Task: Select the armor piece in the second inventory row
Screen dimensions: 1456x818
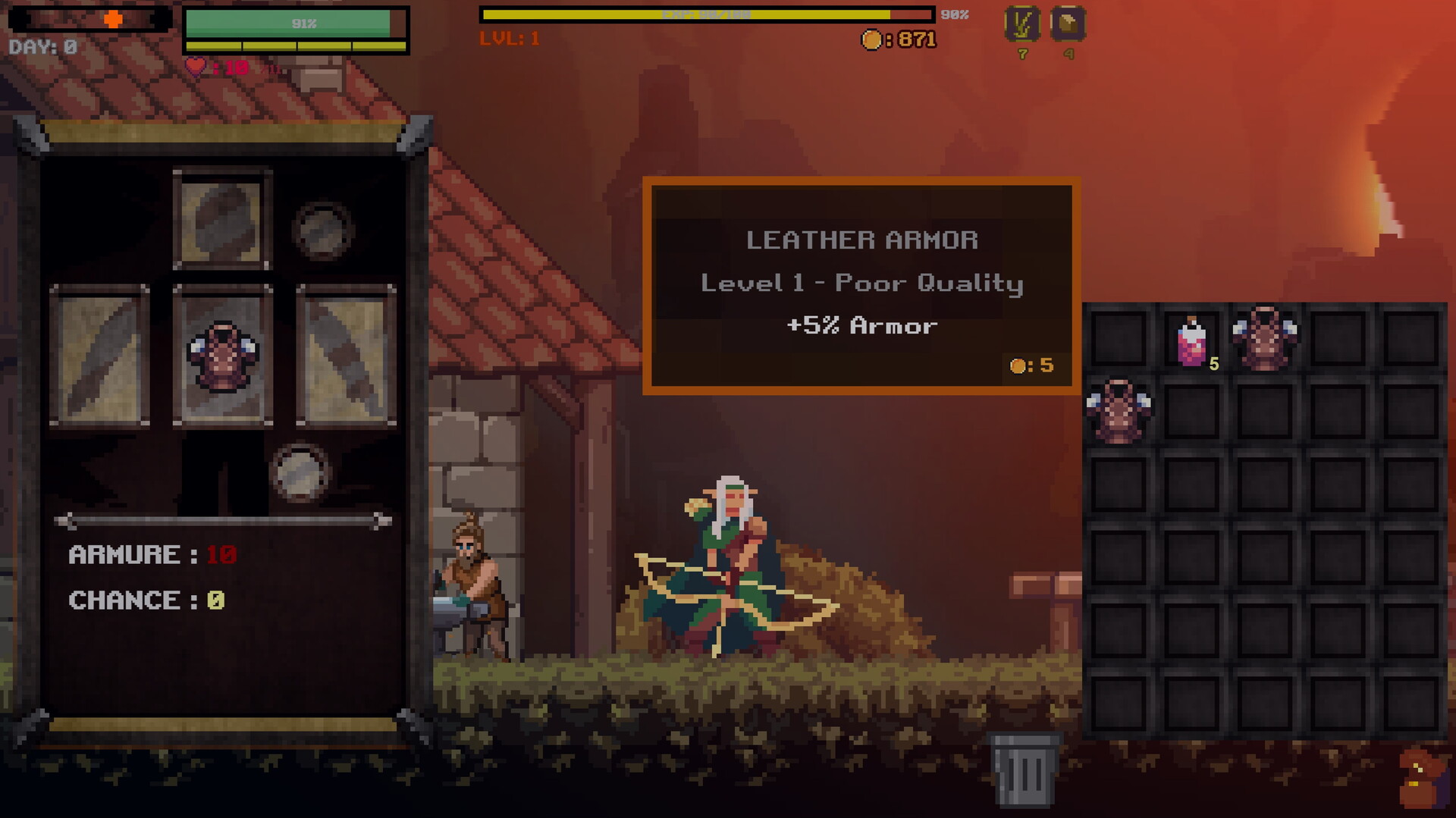Action: (x=1119, y=411)
